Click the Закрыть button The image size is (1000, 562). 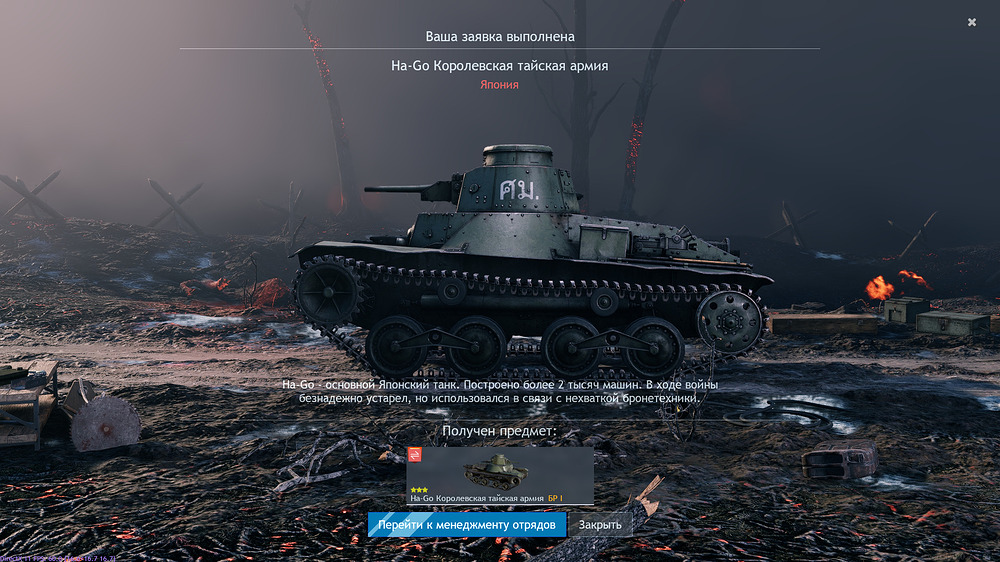pyautogui.click(x=600, y=525)
